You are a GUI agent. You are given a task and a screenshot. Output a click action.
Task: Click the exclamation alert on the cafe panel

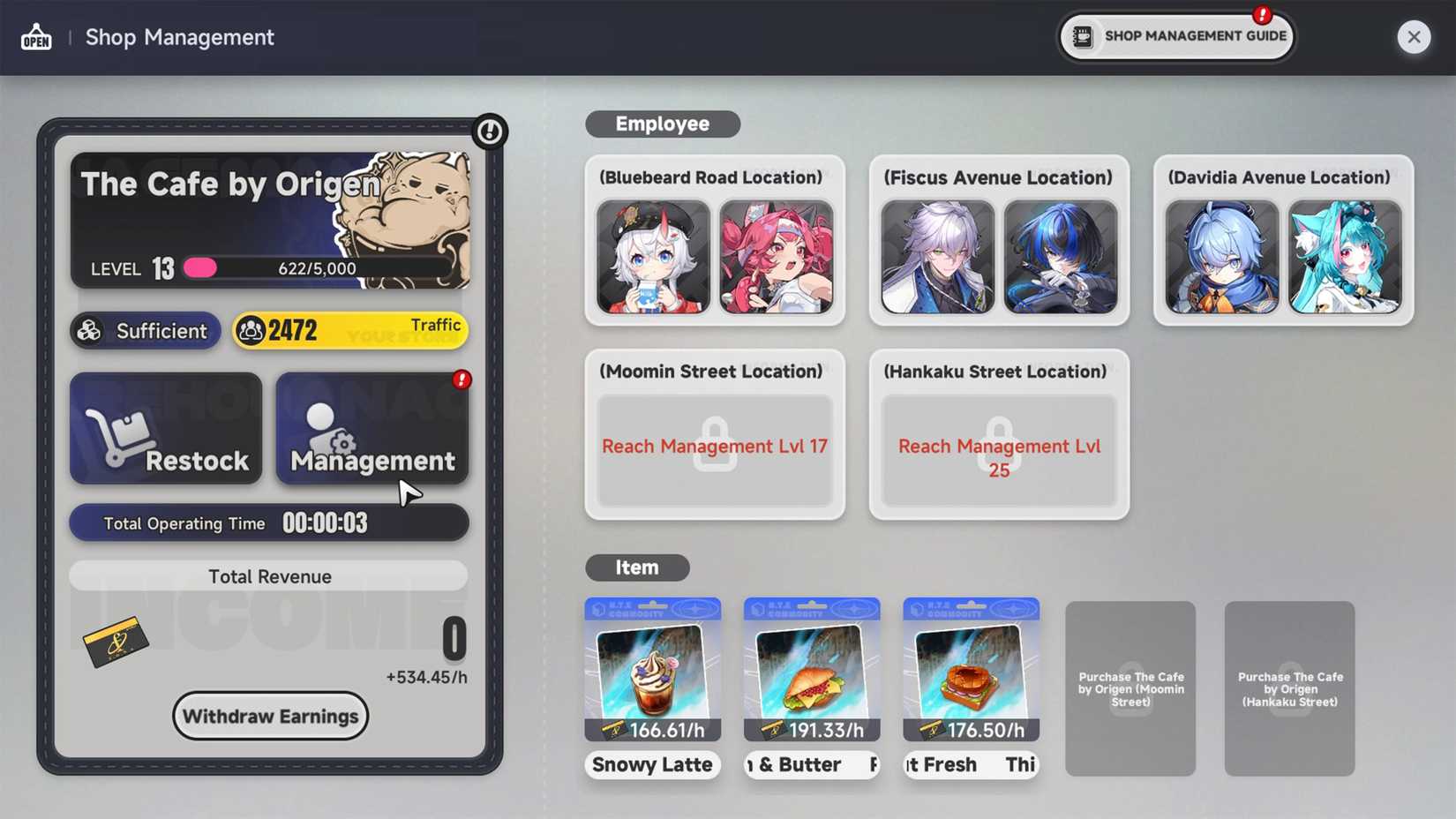[x=491, y=130]
